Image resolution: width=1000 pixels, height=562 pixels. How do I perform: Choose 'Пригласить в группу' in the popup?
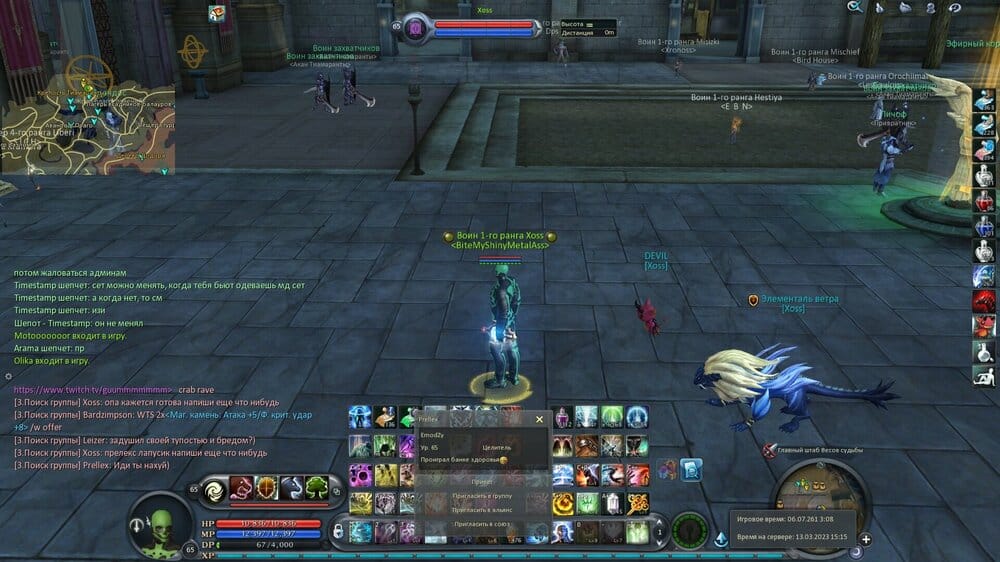click(x=484, y=495)
